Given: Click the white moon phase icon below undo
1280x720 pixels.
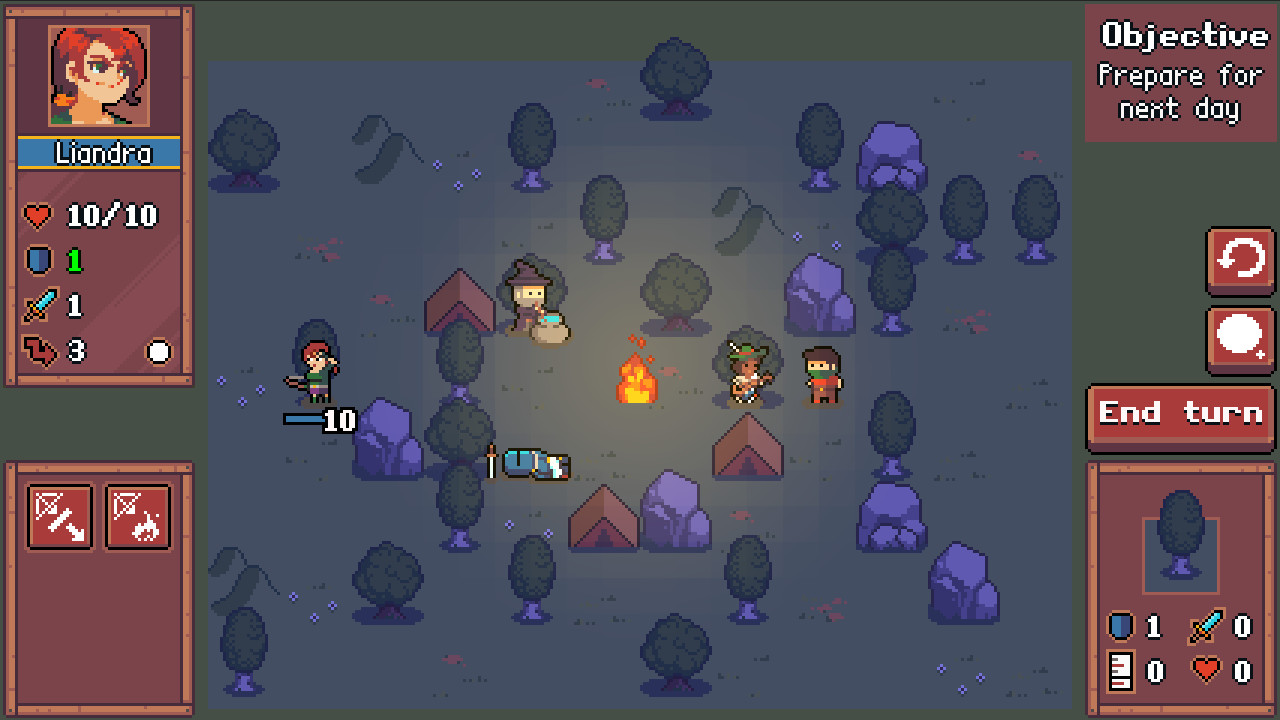Looking at the screenshot, I should pos(1239,334).
